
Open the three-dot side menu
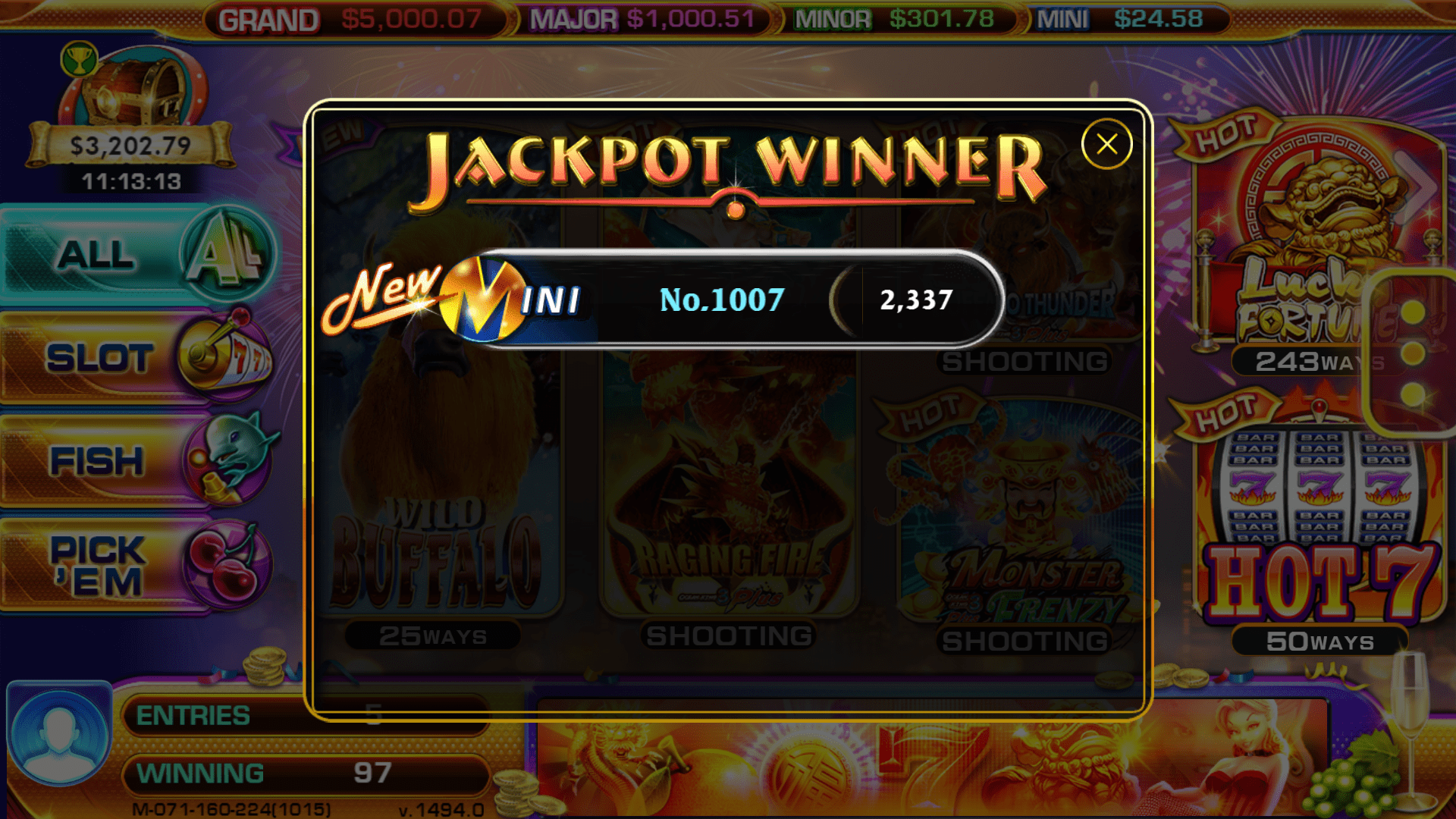(x=1412, y=353)
